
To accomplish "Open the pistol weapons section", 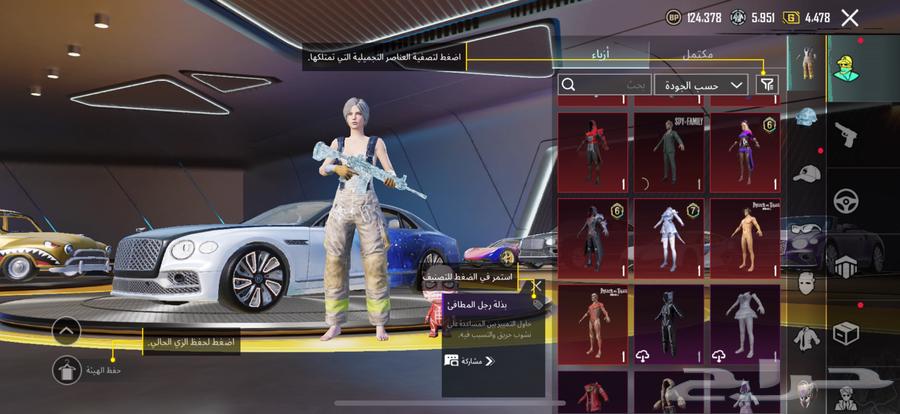I will tap(846, 133).
